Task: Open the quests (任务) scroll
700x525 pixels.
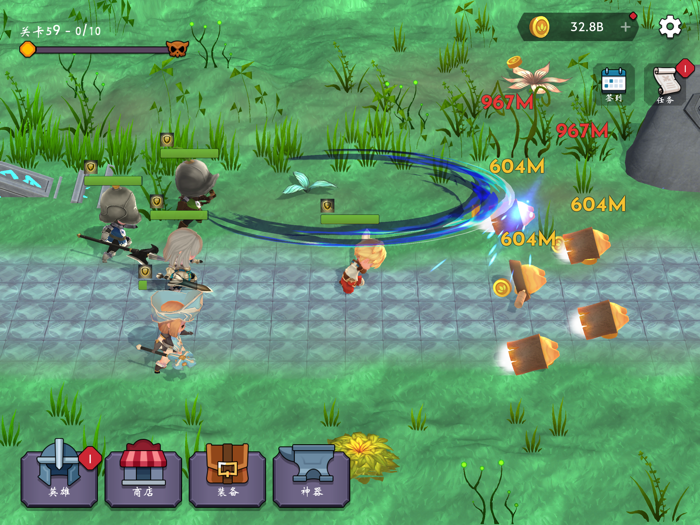Action: 665,84
